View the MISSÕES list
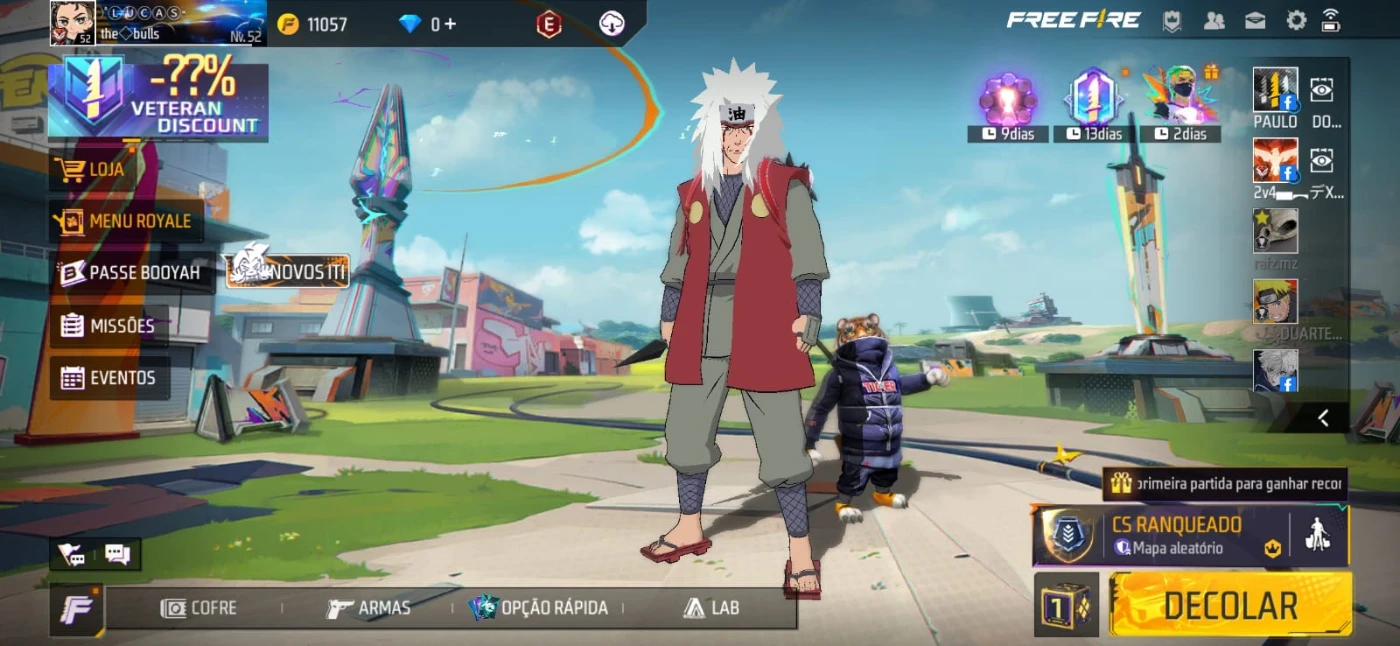 (108, 326)
